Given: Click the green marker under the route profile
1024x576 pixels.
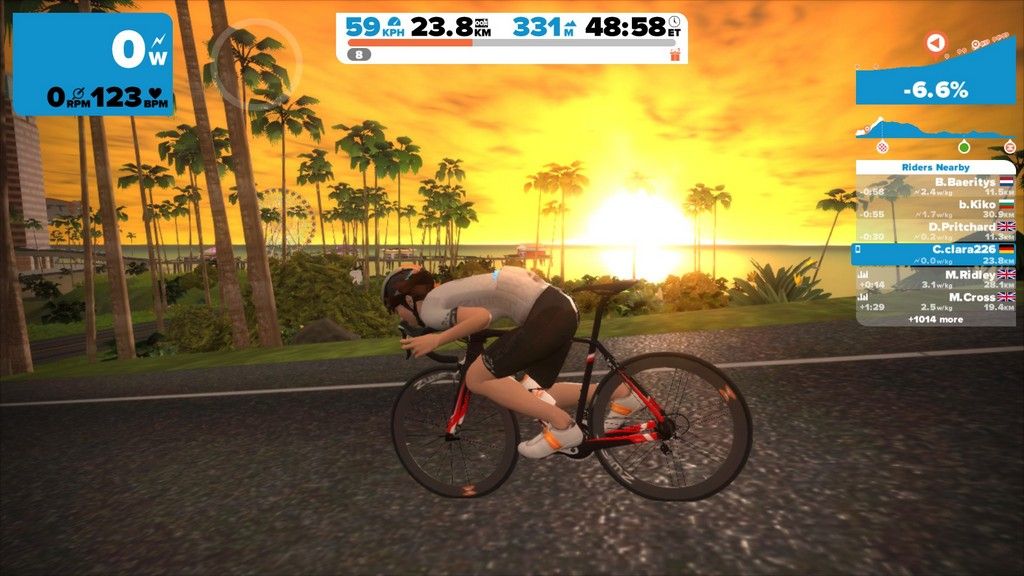Looking at the screenshot, I should click(964, 146).
